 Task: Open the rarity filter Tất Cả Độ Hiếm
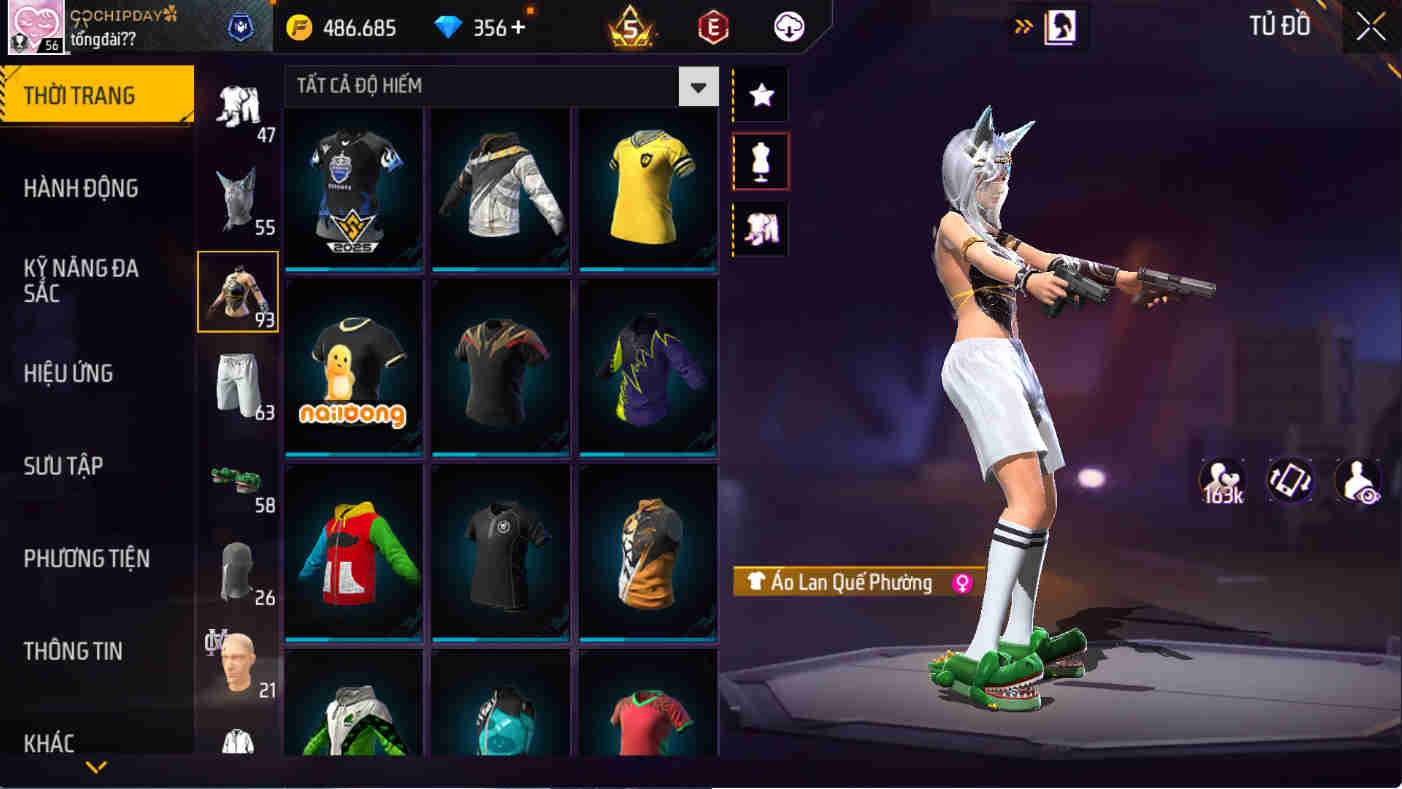(490, 86)
